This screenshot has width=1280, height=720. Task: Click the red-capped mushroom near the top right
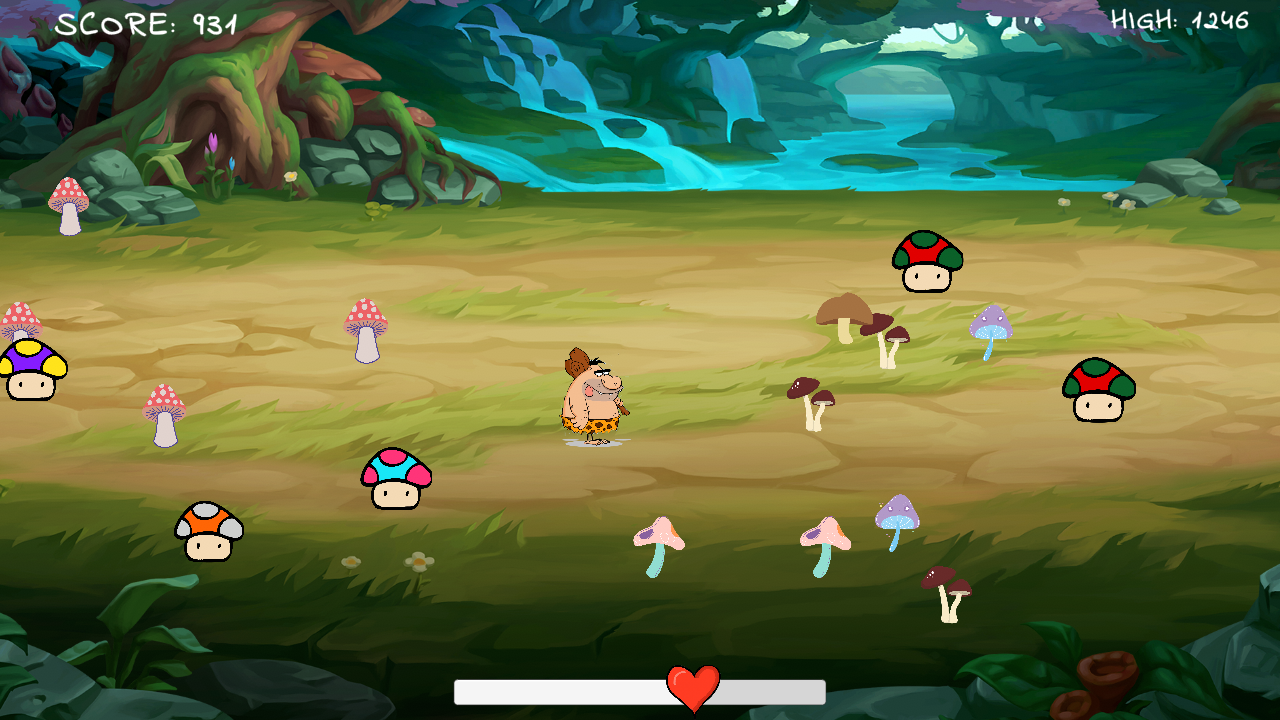pos(925,262)
